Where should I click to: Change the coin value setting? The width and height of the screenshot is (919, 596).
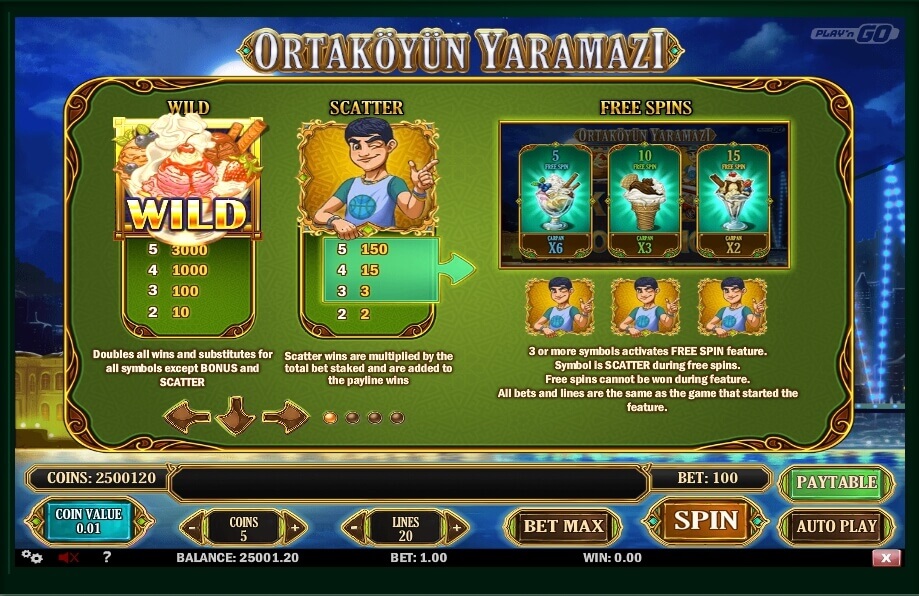coord(89,521)
